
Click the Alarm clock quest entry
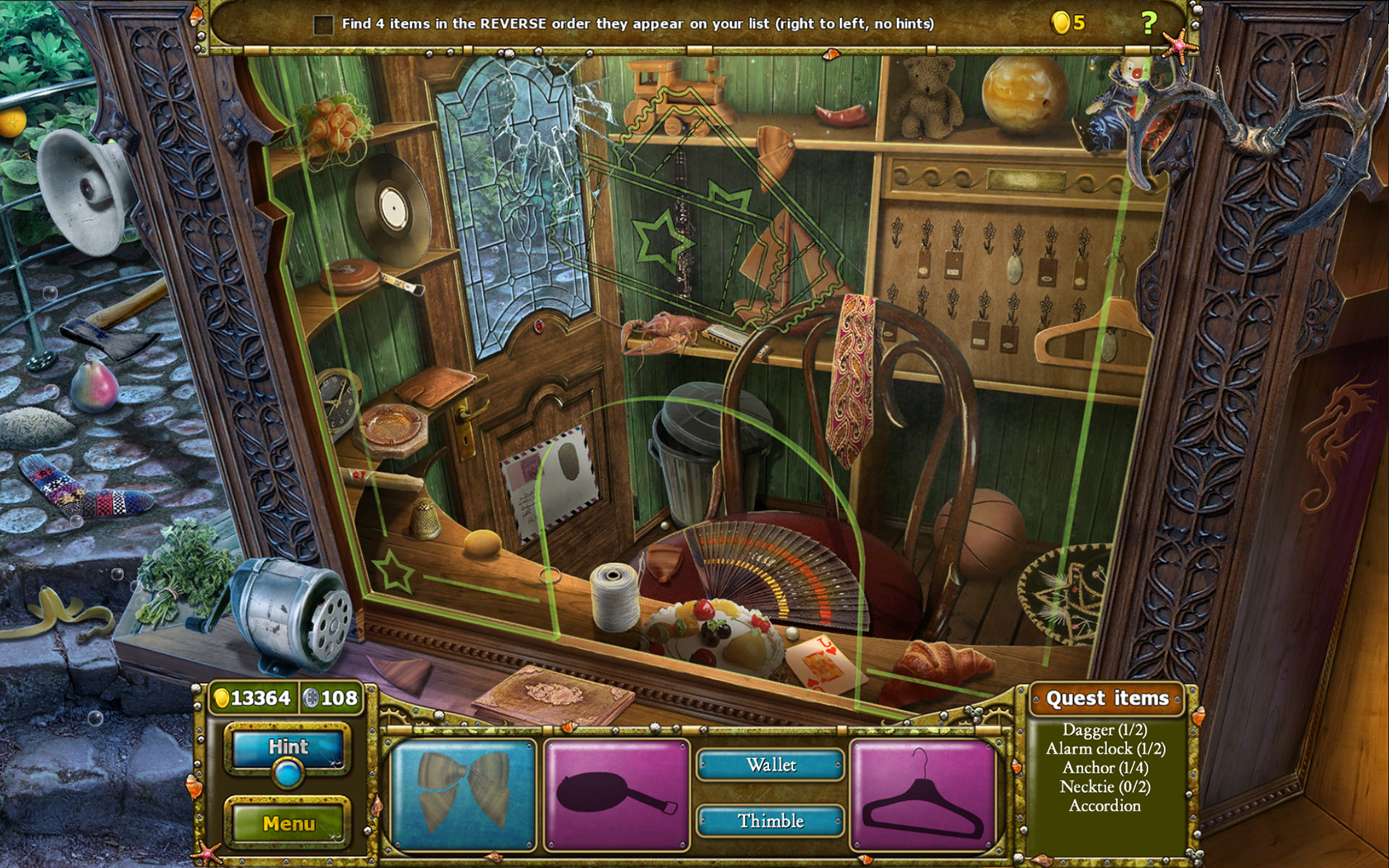coord(1105,749)
